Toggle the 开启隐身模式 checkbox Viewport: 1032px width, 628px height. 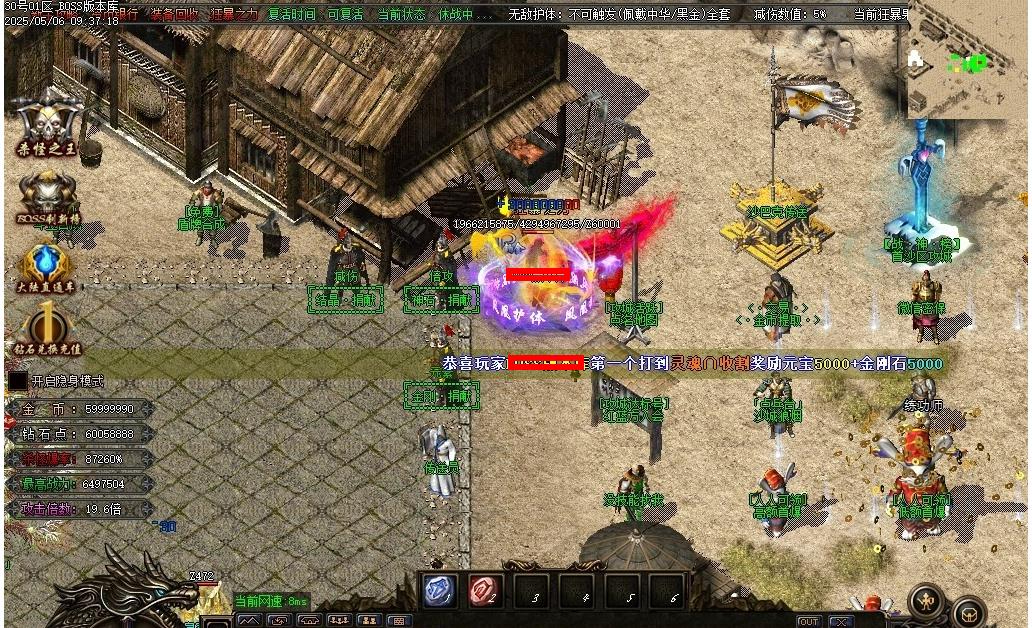(18, 381)
